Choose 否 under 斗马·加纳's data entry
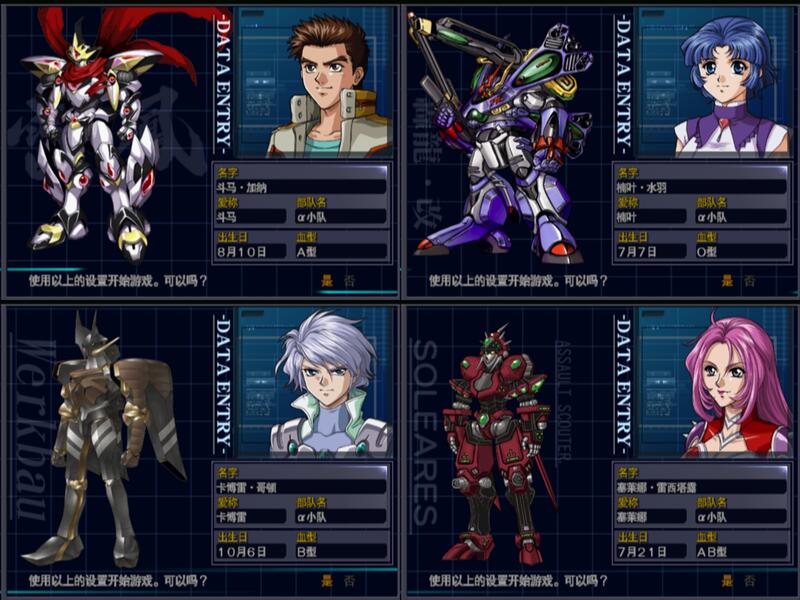The height and width of the screenshot is (600, 800). coord(349,280)
